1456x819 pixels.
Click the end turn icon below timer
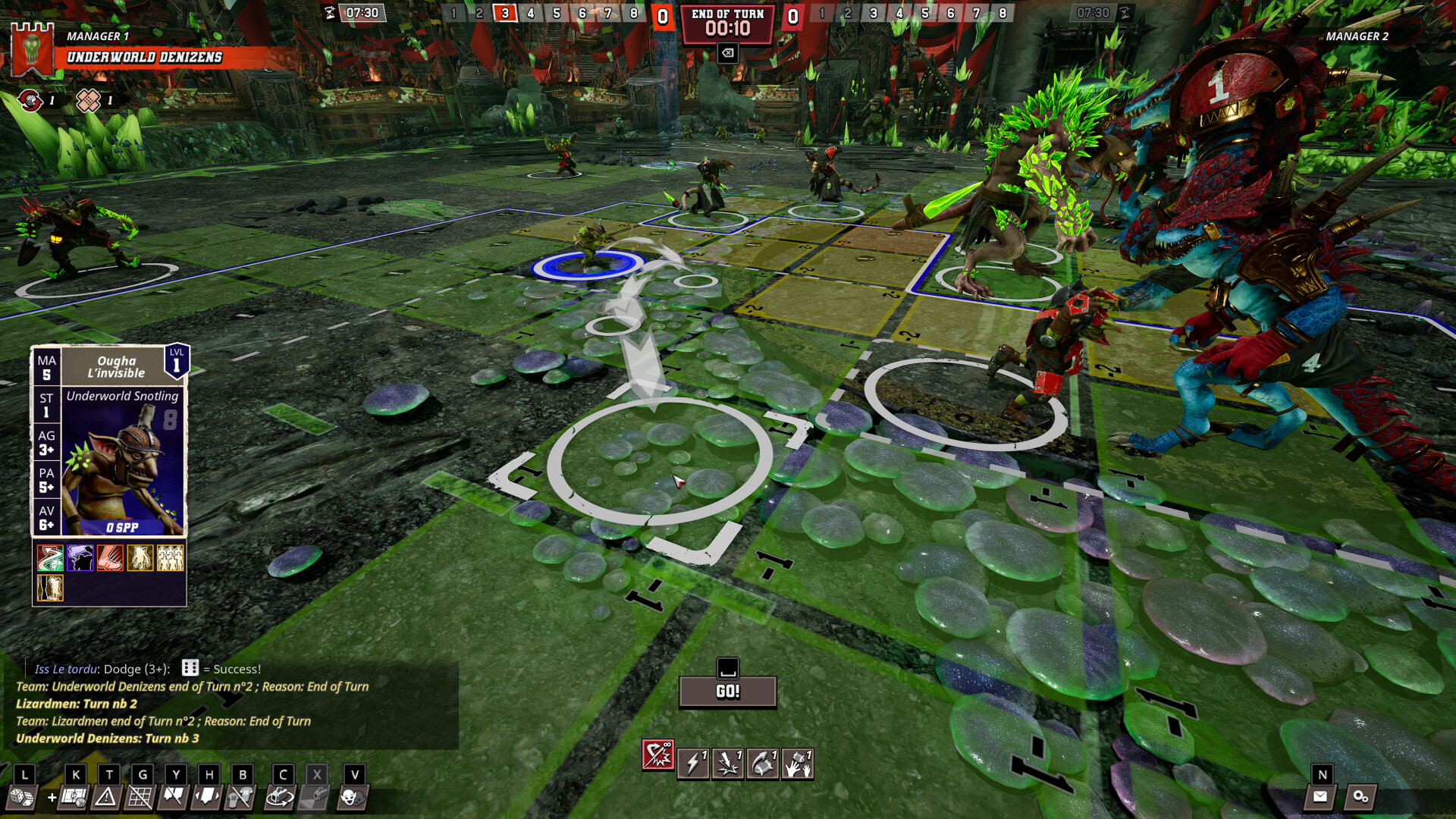[727, 53]
